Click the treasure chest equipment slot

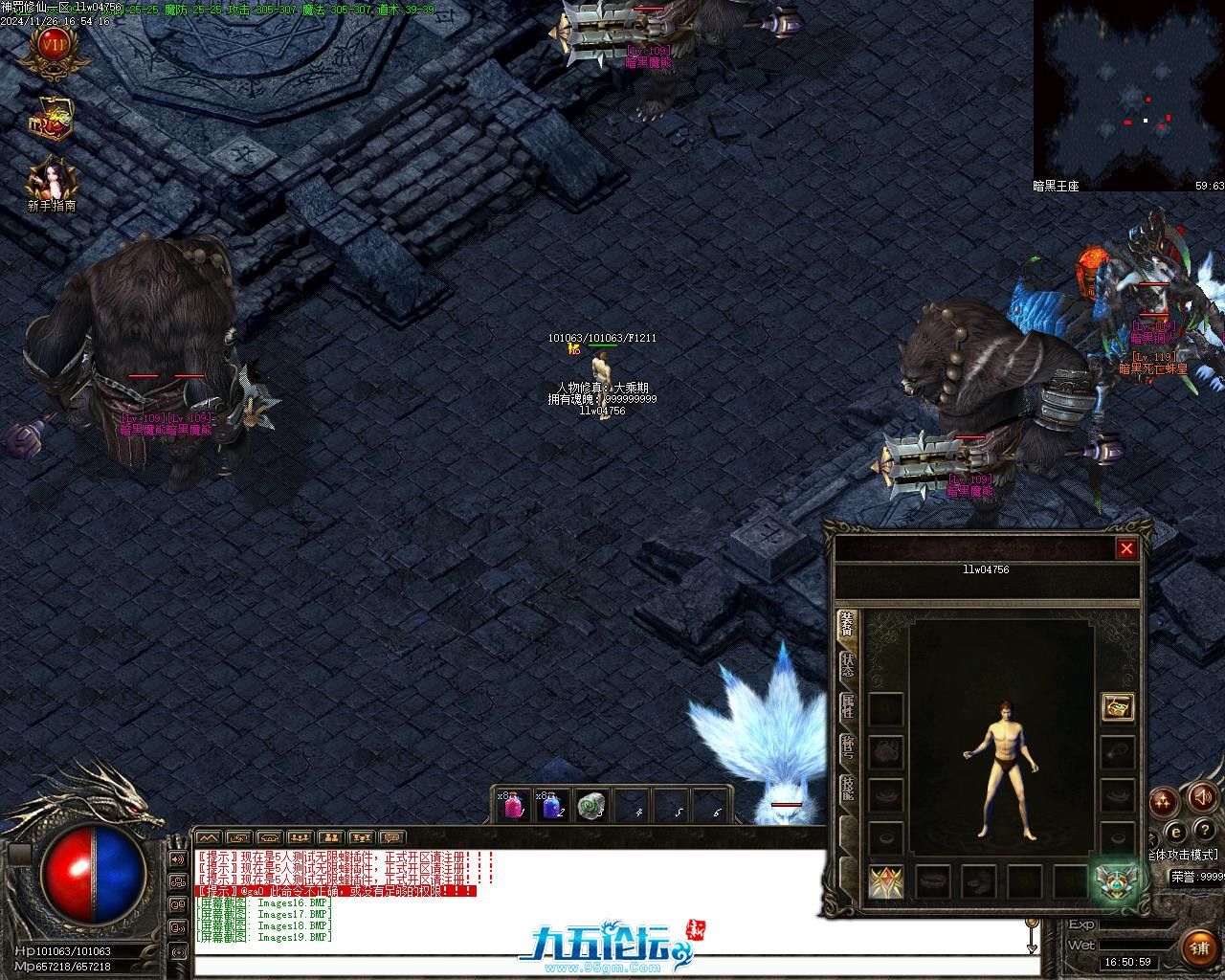point(1117,707)
